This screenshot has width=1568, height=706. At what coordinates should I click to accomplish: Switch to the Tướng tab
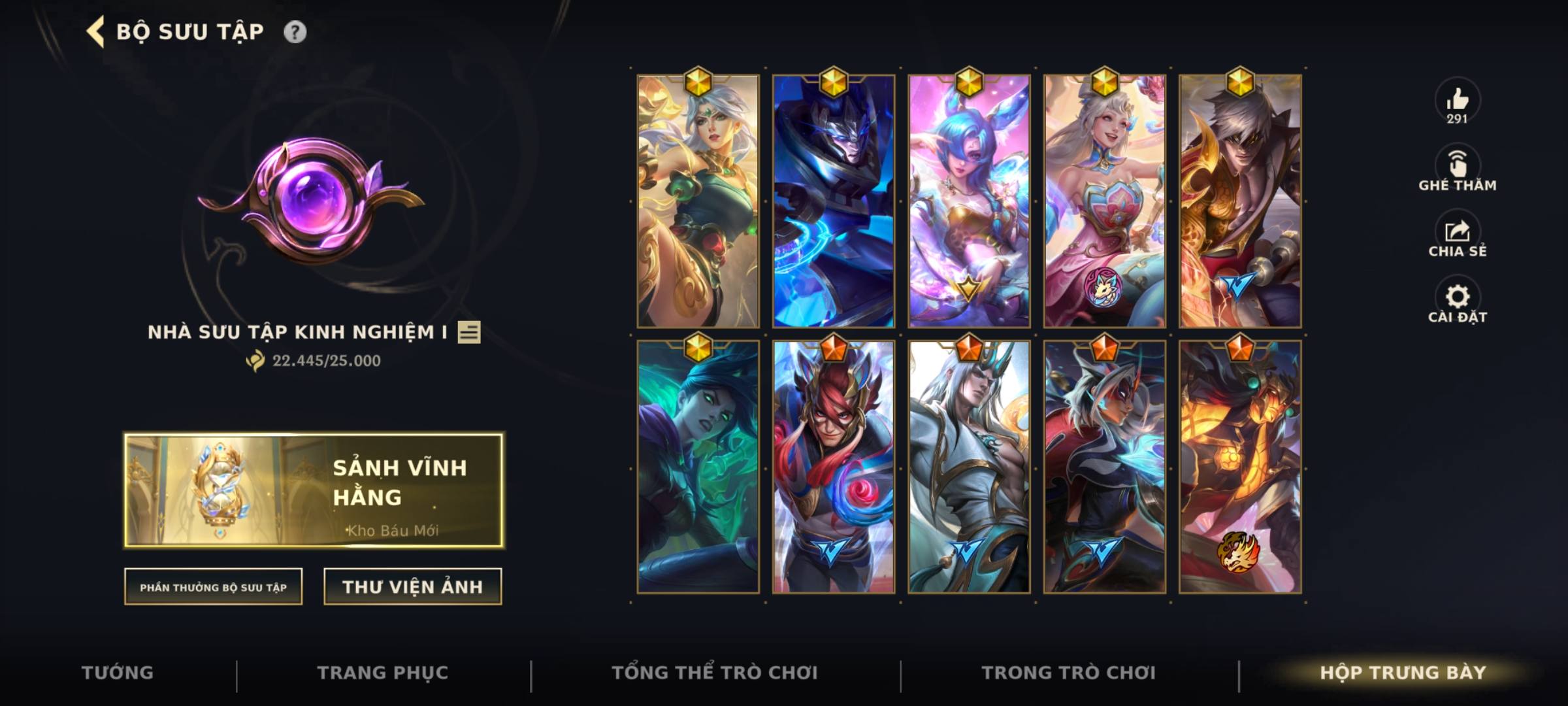[x=118, y=672]
